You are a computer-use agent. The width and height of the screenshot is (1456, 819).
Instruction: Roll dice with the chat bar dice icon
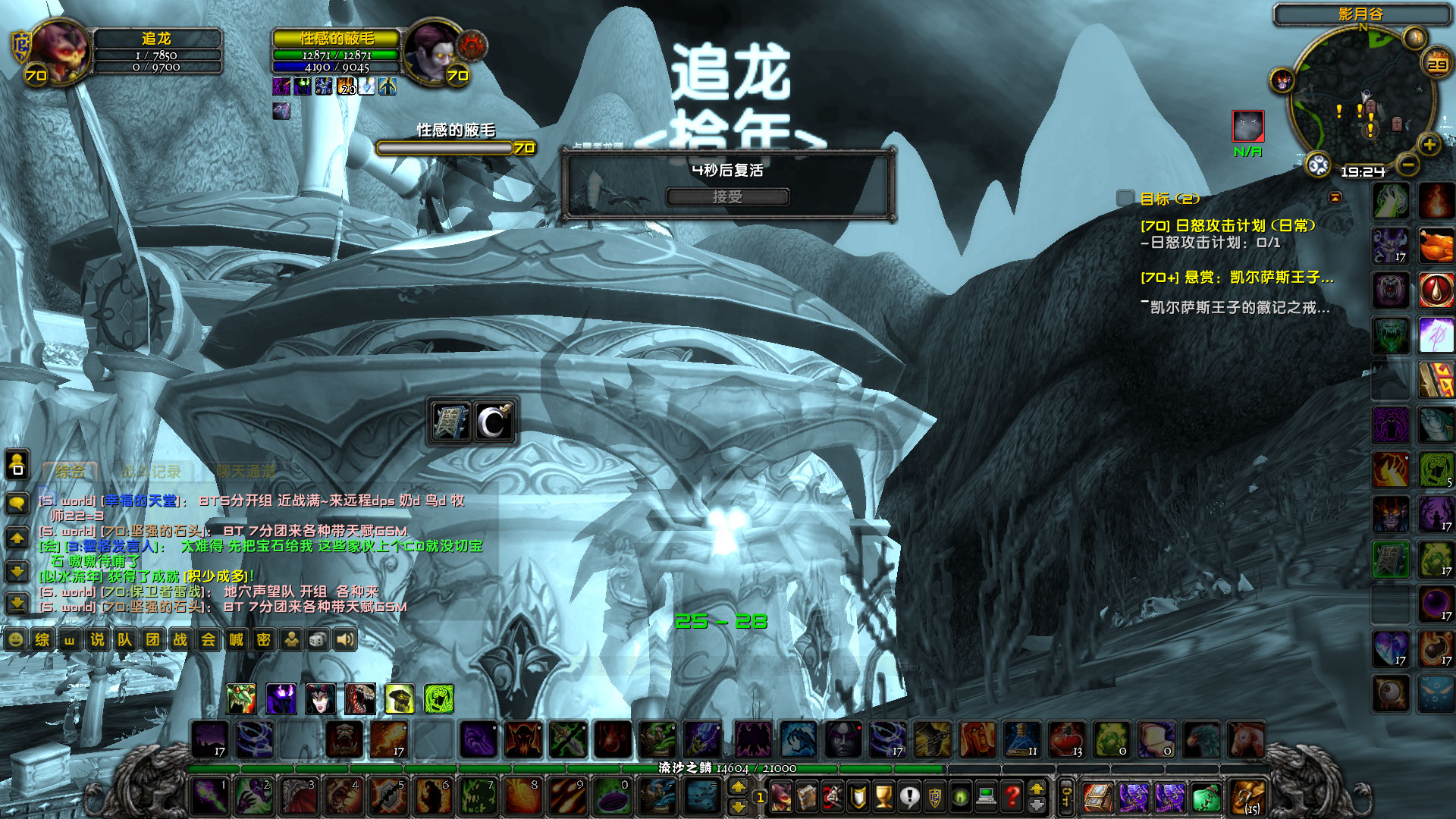318,641
